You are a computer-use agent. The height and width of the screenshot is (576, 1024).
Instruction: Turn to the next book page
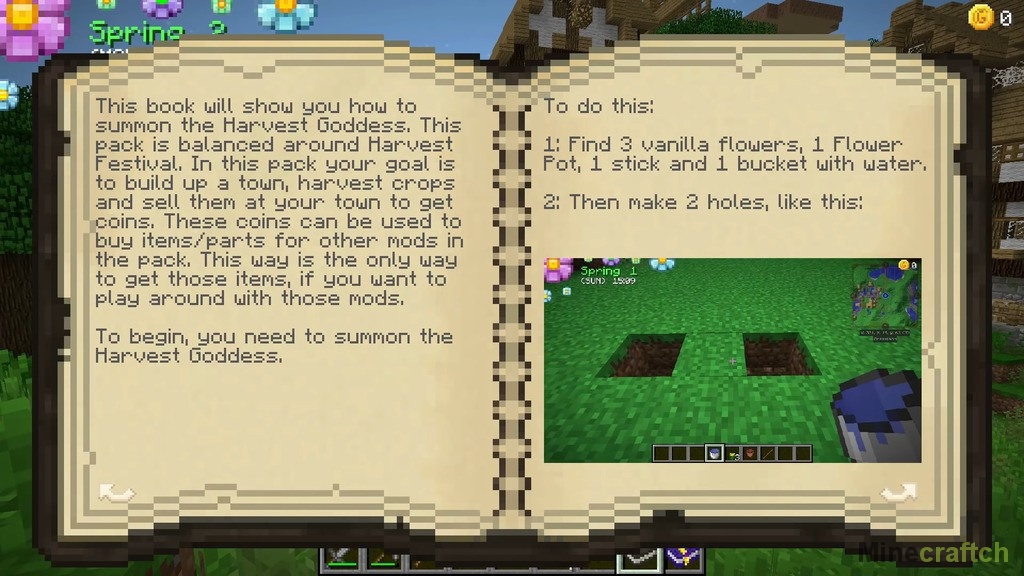tap(898, 492)
